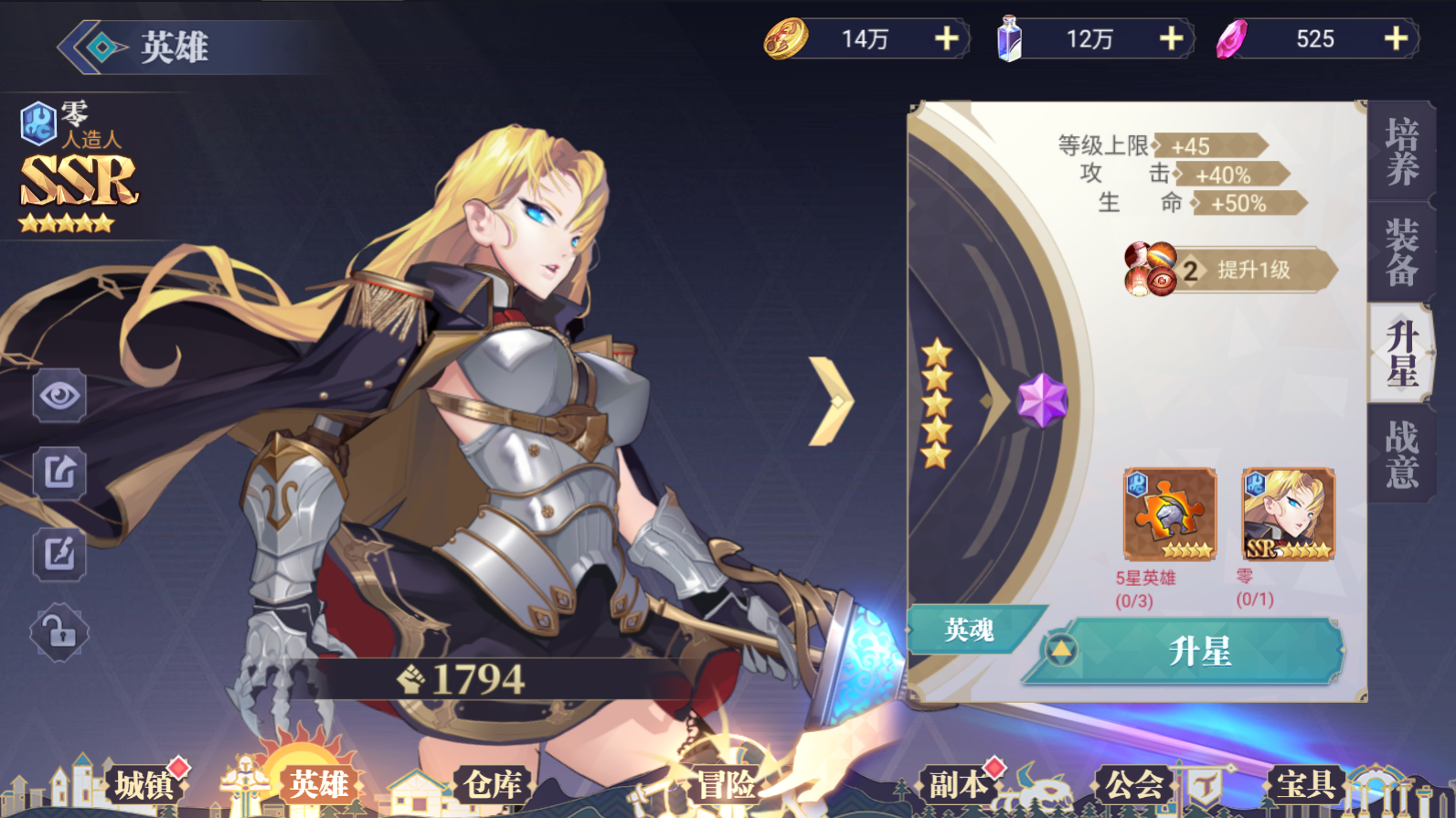
Task: Go to 城镇 town in bottom navigation
Action: (143, 784)
